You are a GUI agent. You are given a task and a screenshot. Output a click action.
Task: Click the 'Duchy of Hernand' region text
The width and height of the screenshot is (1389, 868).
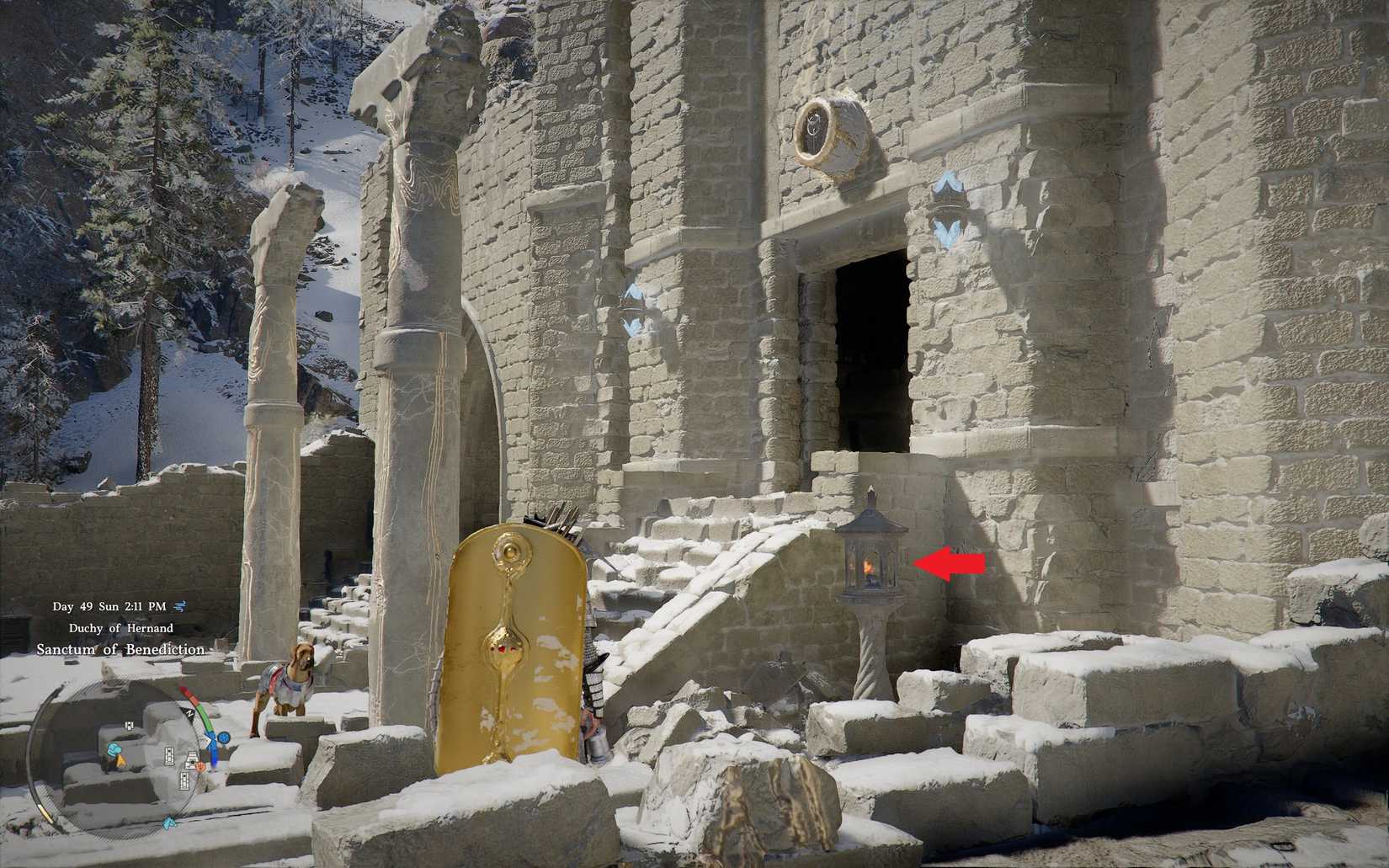pos(123,627)
